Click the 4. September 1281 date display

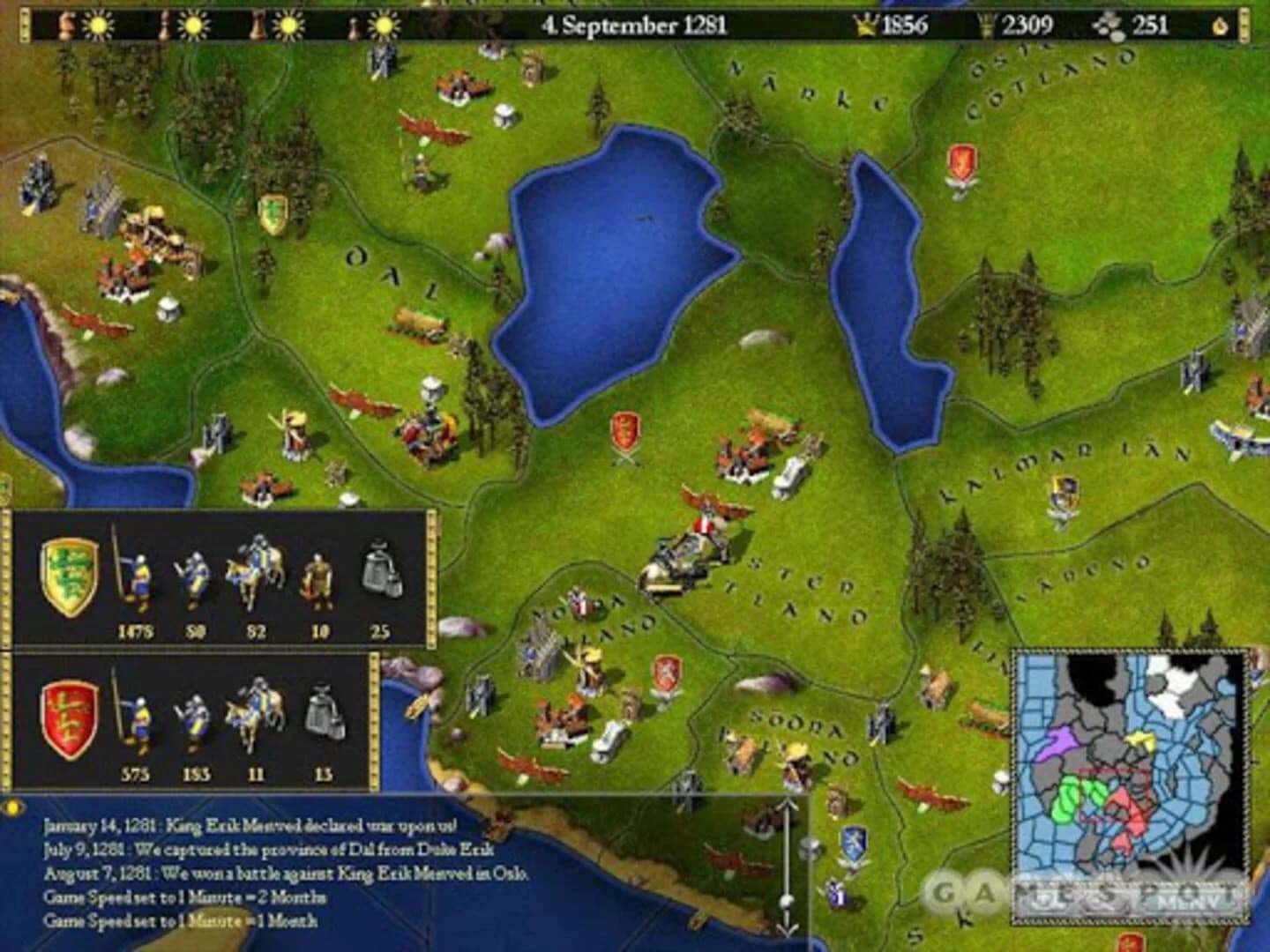[x=633, y=25]
